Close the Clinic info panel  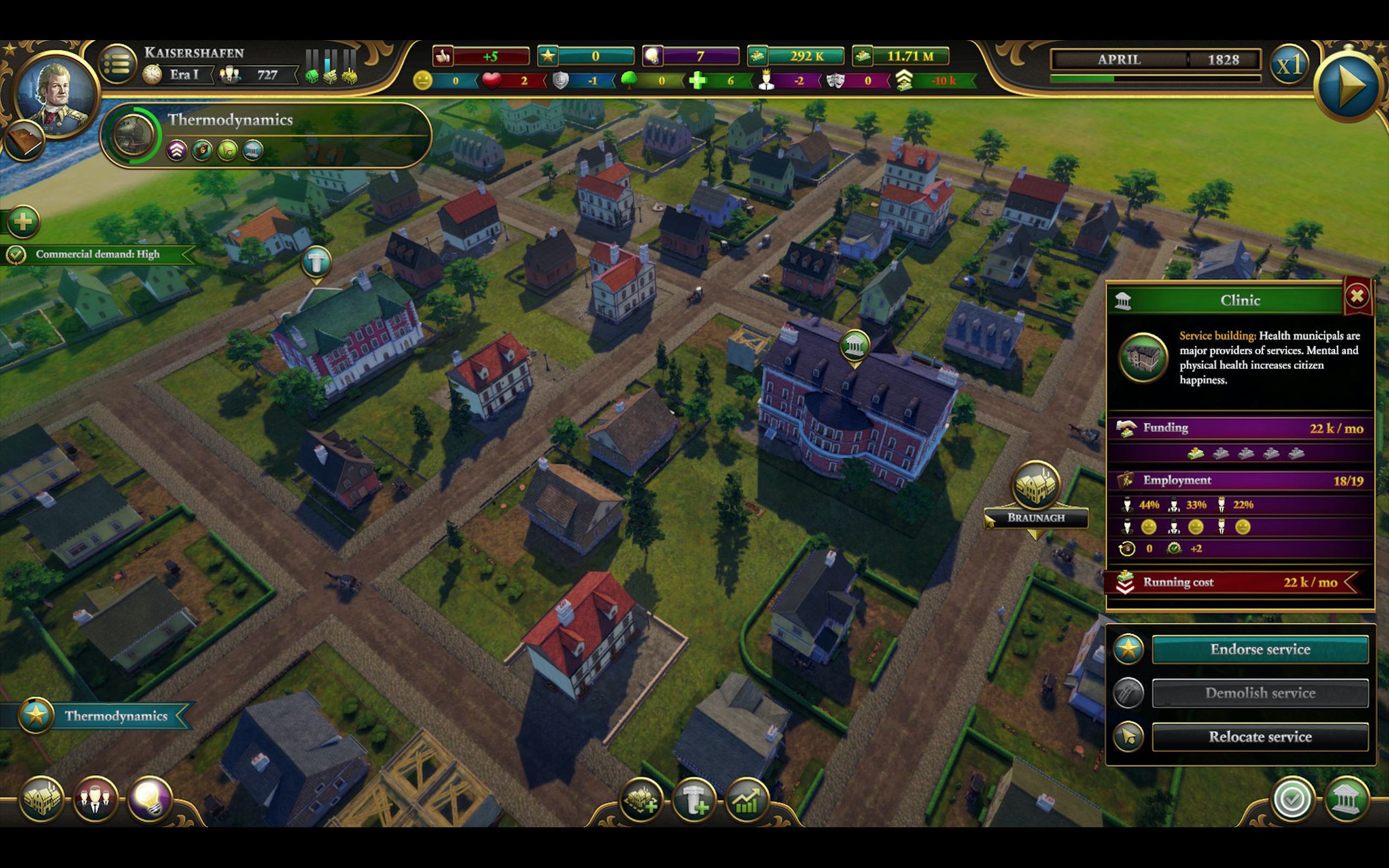[x=1357, y=296]
